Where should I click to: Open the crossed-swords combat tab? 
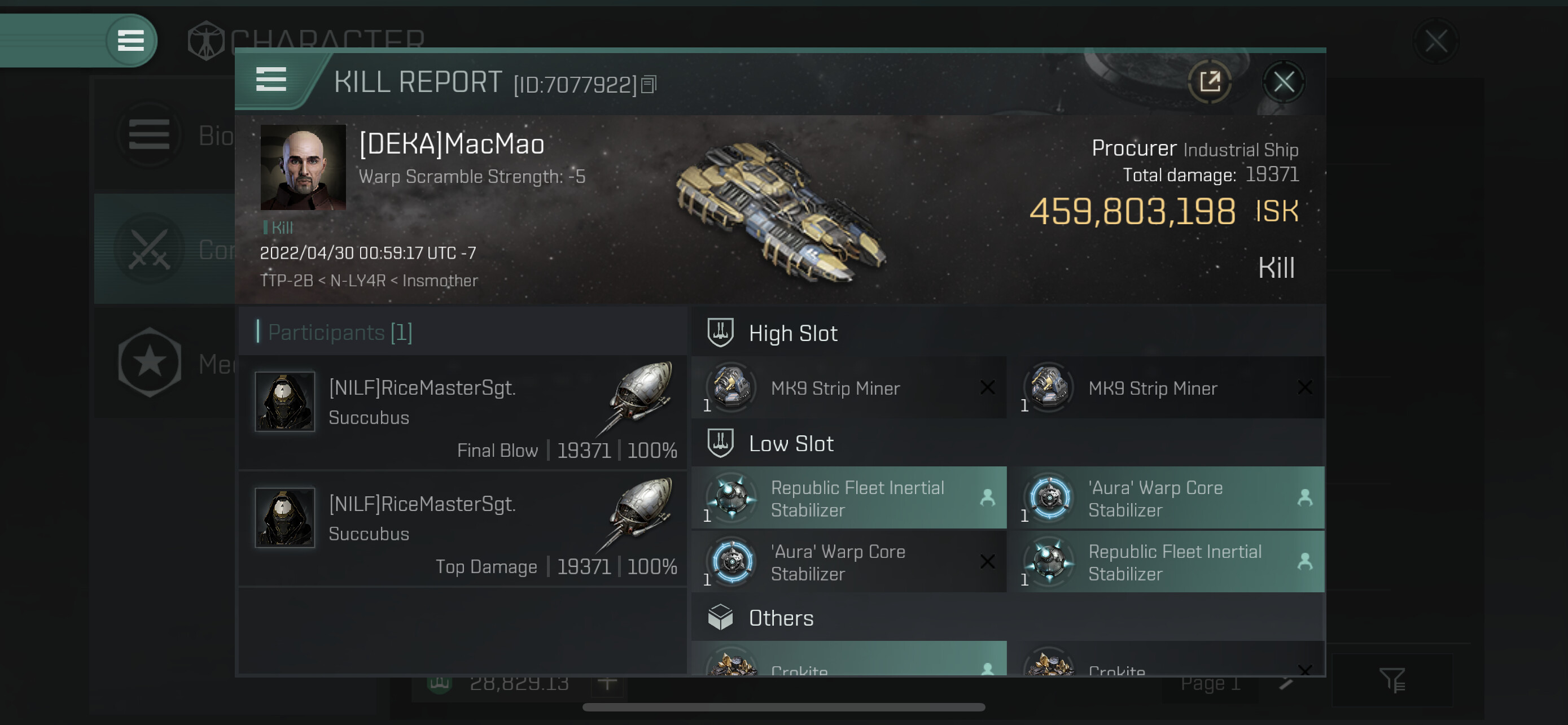(x=150, y=249)
